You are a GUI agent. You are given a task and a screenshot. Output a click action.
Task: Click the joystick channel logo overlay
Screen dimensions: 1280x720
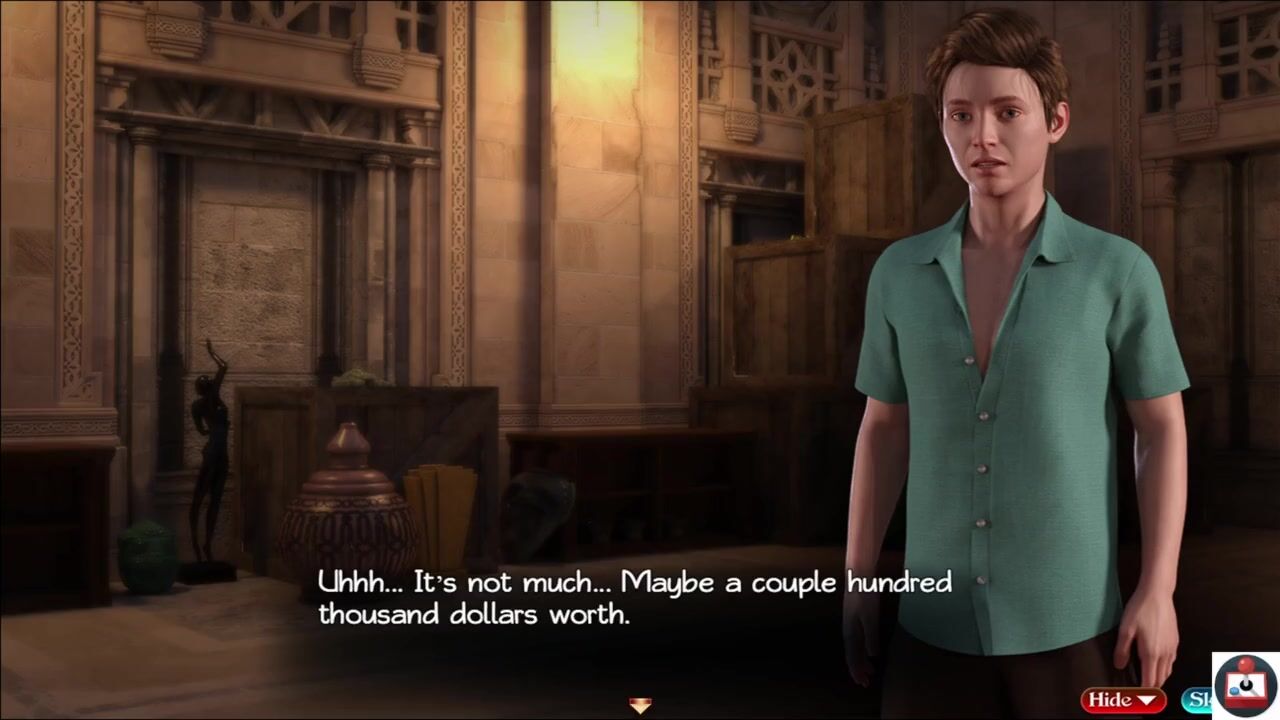[x=1245, y=685]
